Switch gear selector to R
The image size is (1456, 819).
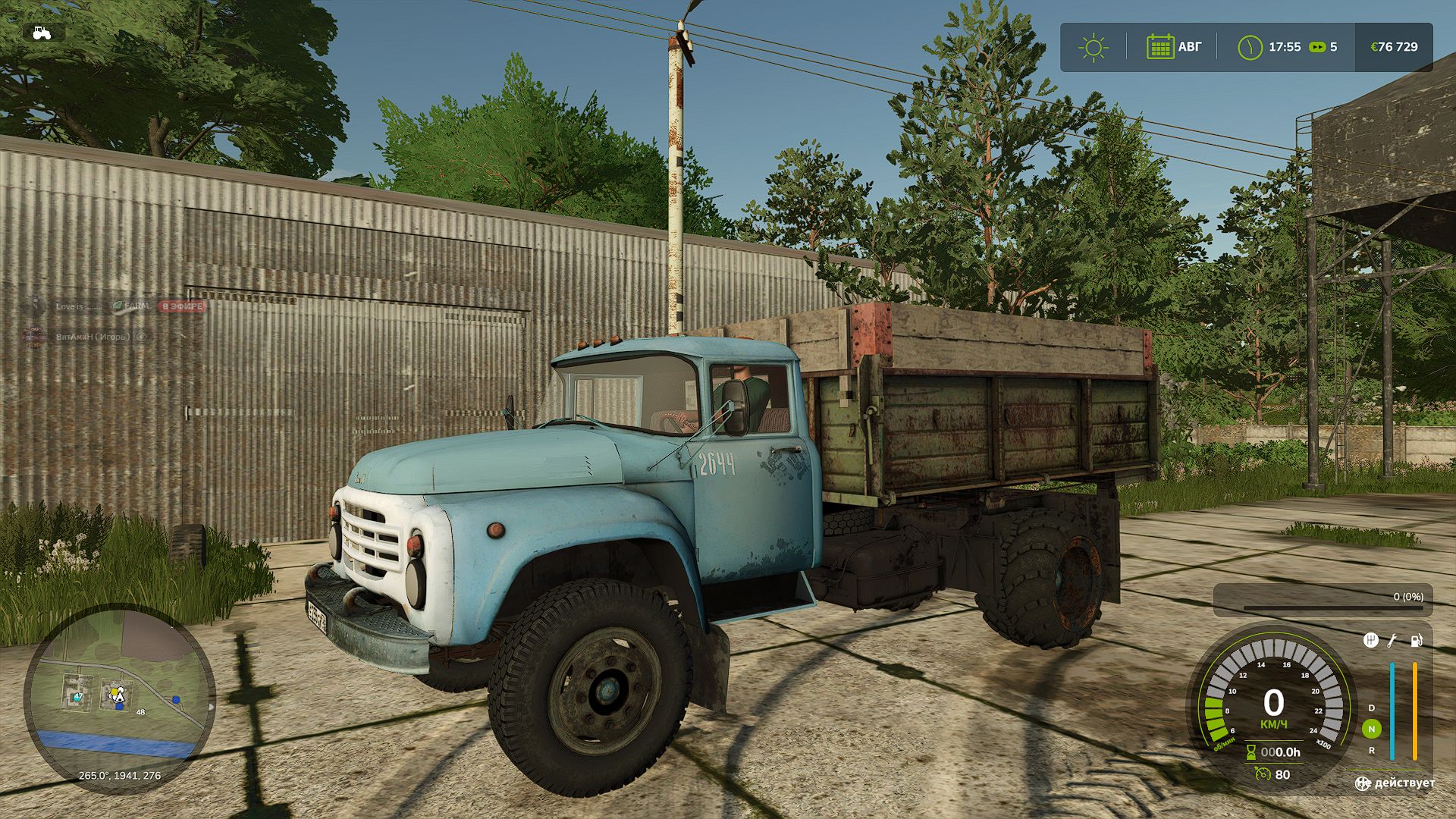1371,750
